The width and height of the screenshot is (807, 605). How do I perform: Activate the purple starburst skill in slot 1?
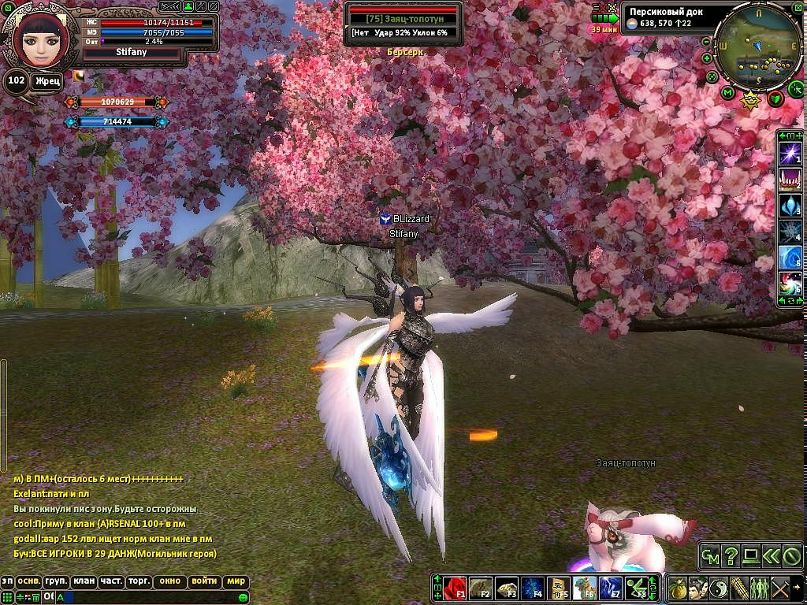click(x=790, y=153)
